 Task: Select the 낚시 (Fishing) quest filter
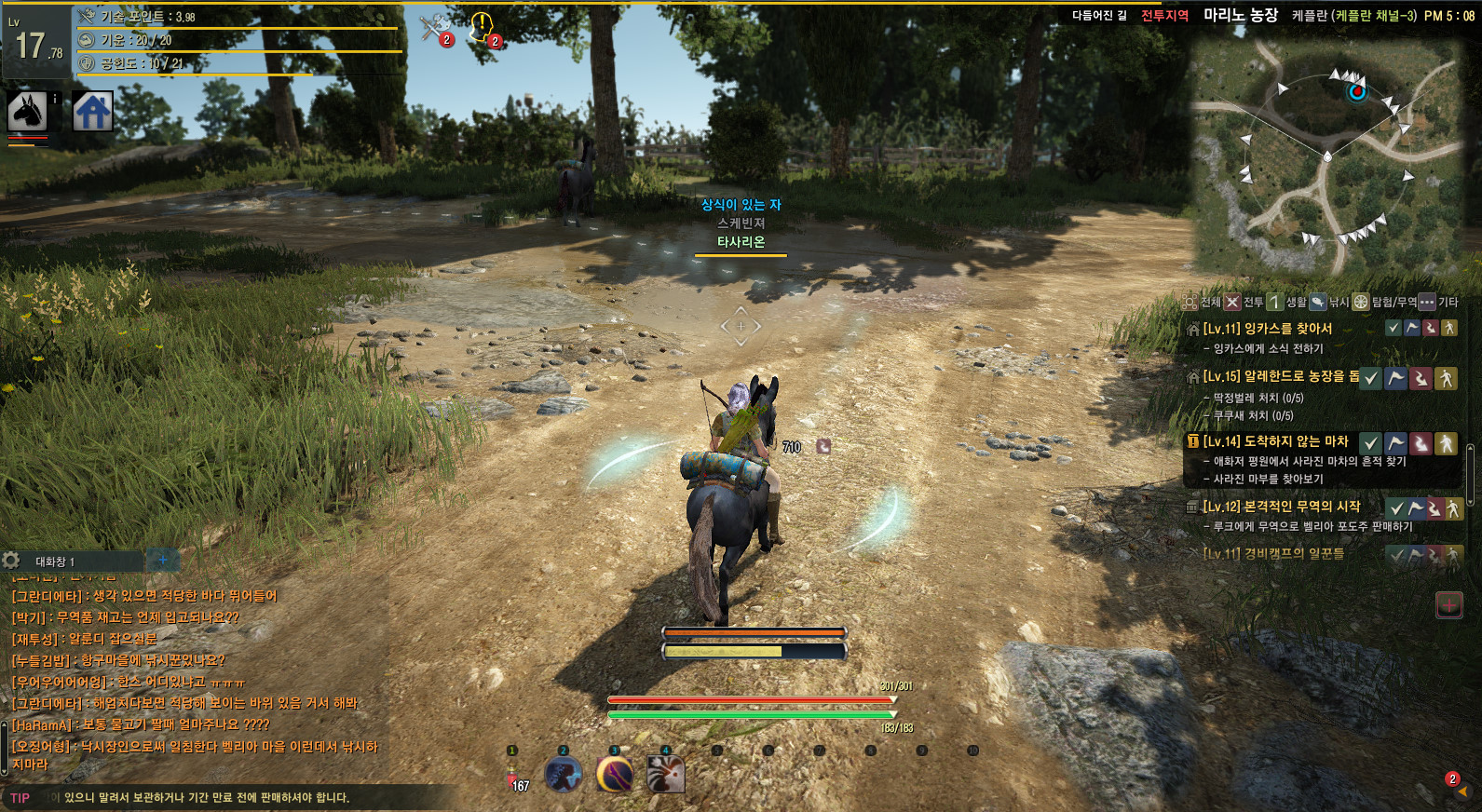pos(1329,302)
